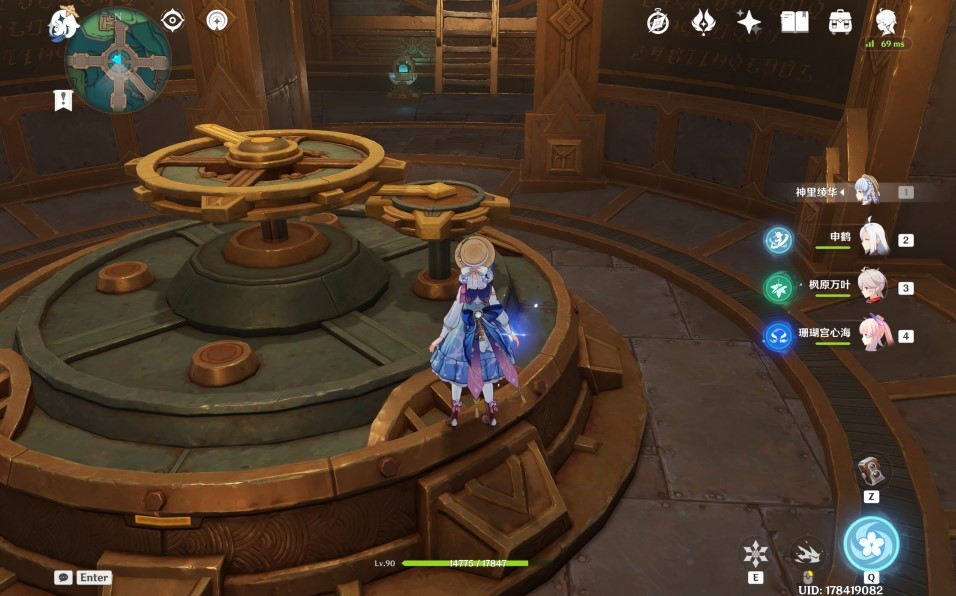Open the four-pointed star events icon
Image resolution: width=956 pixels, height=596 pixels.
click(749, 22)
